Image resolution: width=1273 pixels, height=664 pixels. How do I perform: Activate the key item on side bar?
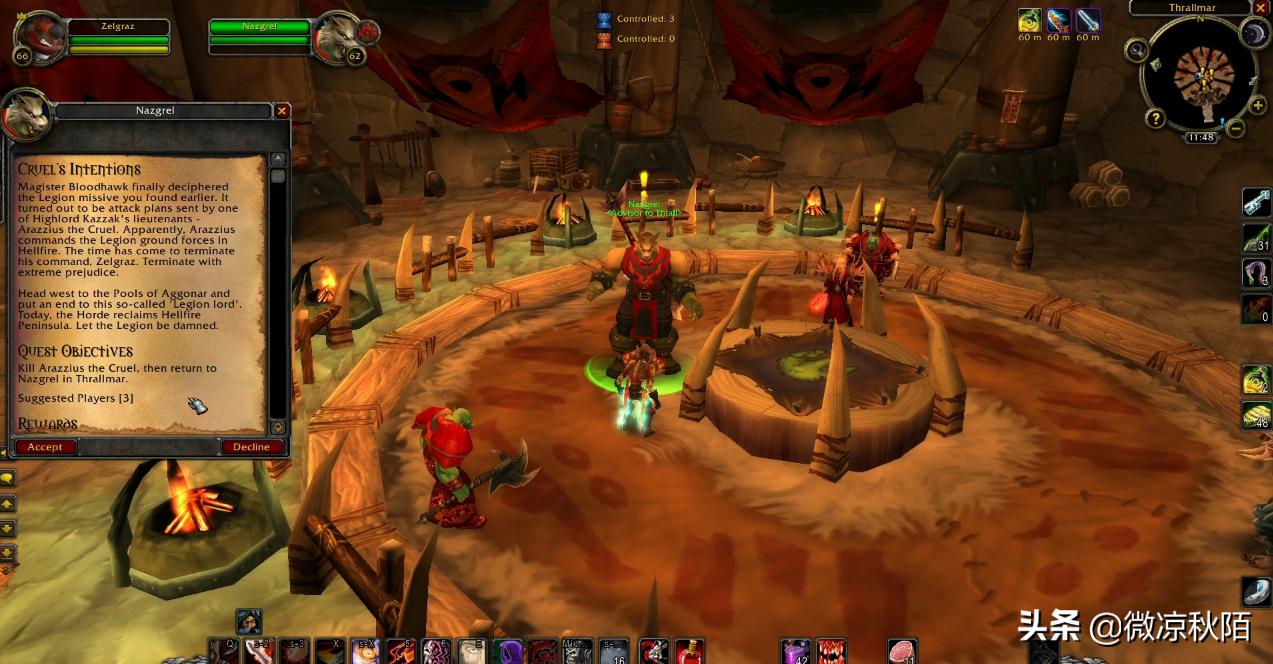pyautogui.click(x=1256, y=202)
